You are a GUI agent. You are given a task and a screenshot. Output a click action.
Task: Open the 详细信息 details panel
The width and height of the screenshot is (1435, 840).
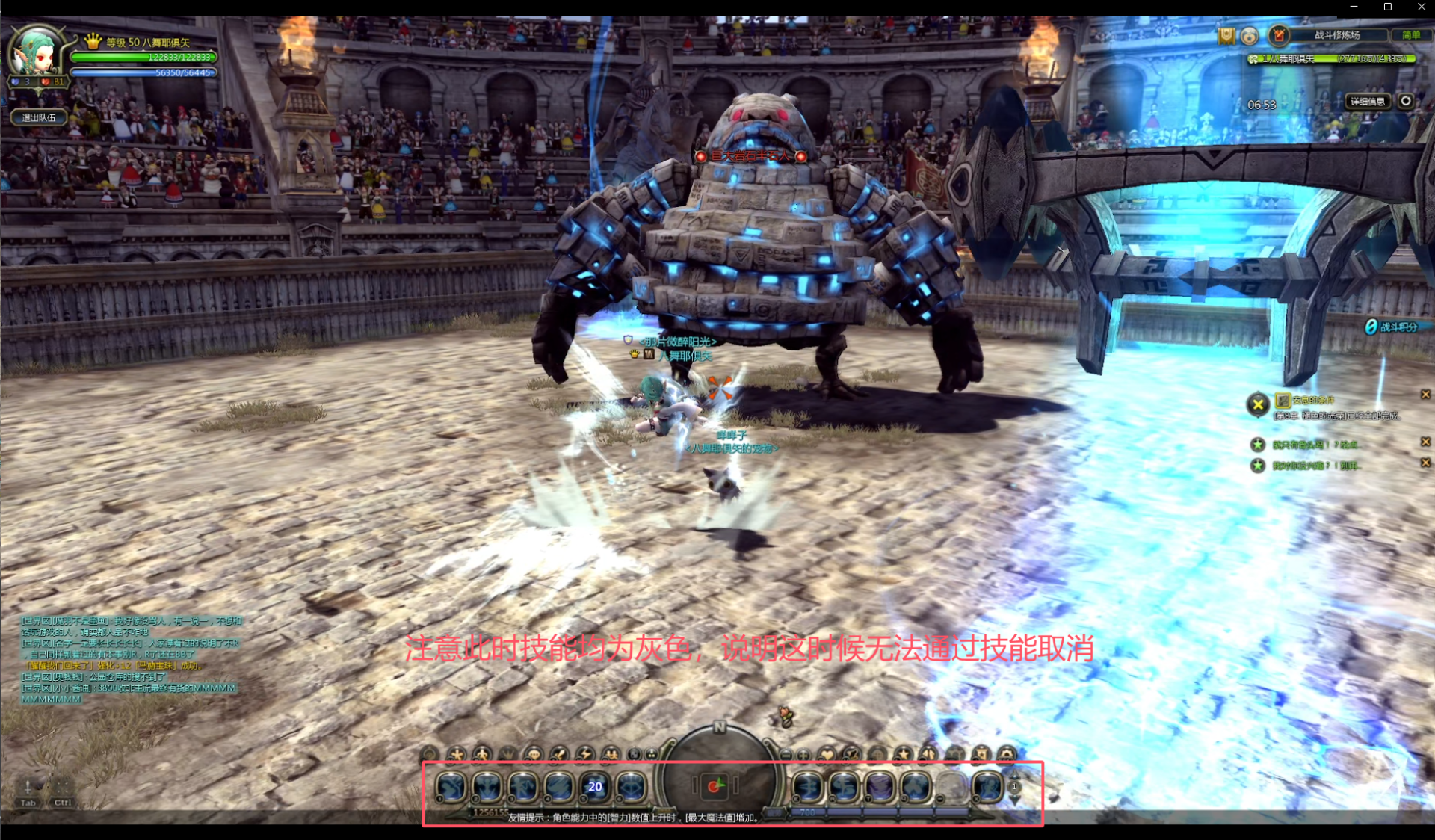pos(1367,102)
